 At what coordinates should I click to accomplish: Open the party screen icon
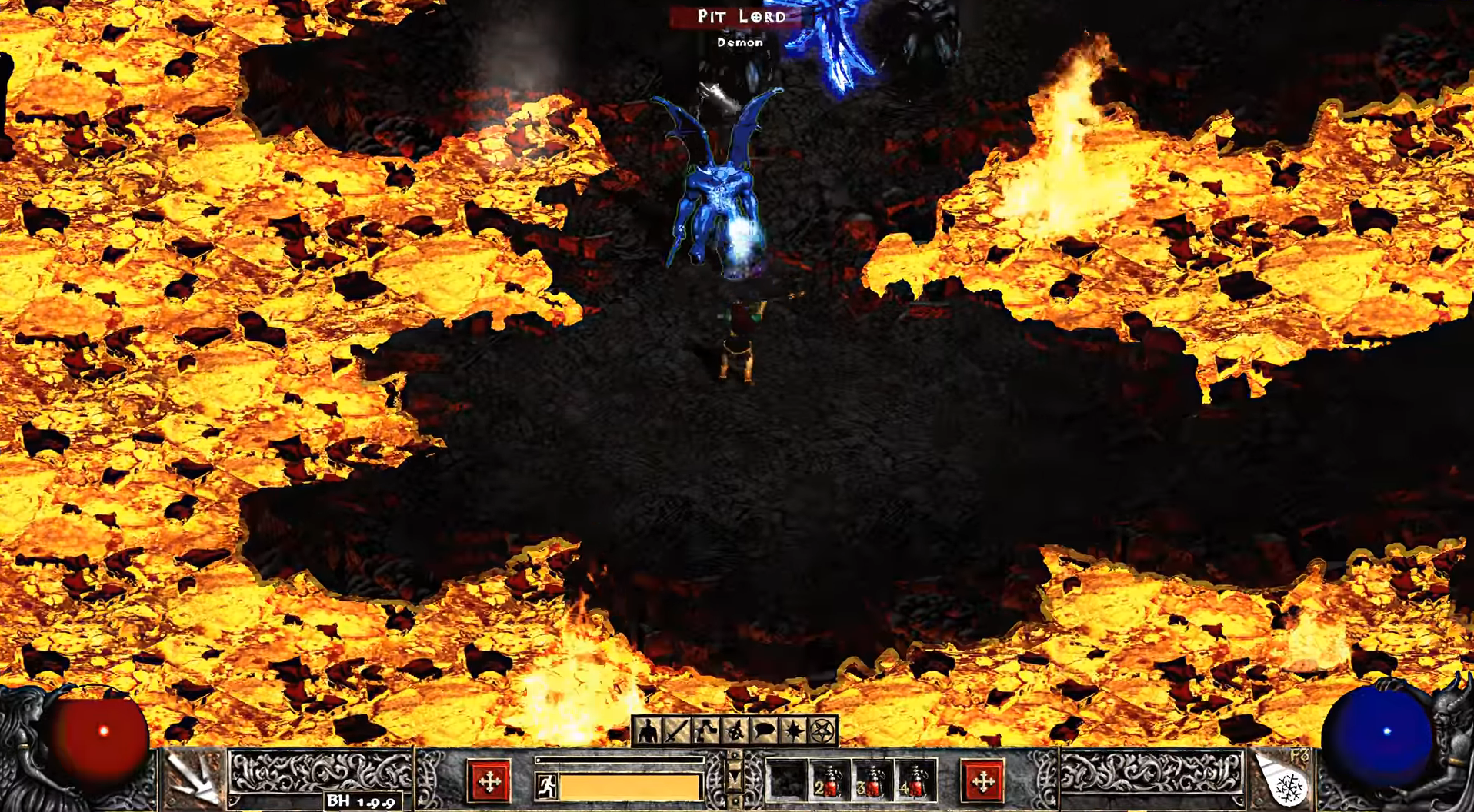735,731
